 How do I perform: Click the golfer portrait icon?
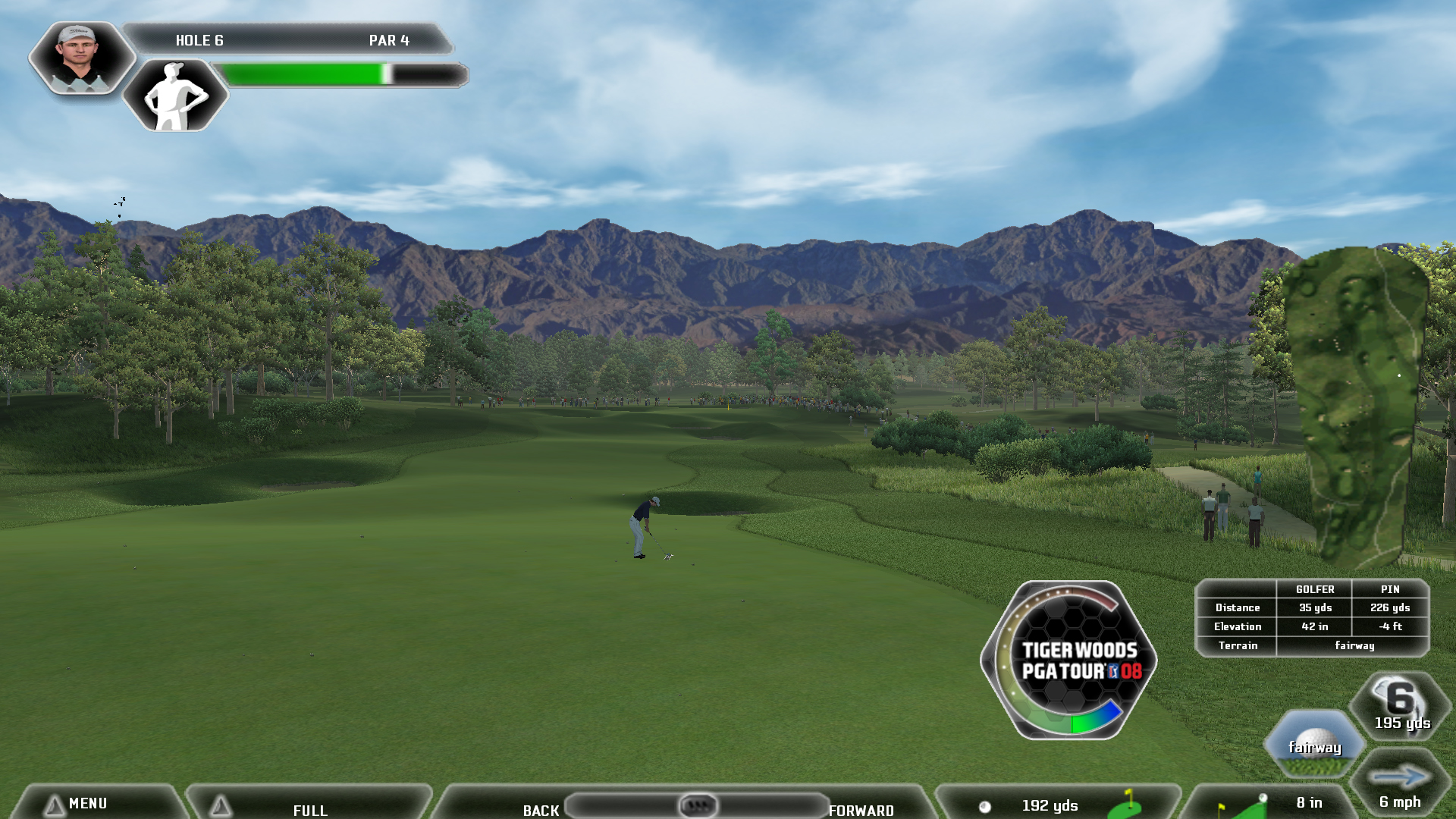coord(80,58)
